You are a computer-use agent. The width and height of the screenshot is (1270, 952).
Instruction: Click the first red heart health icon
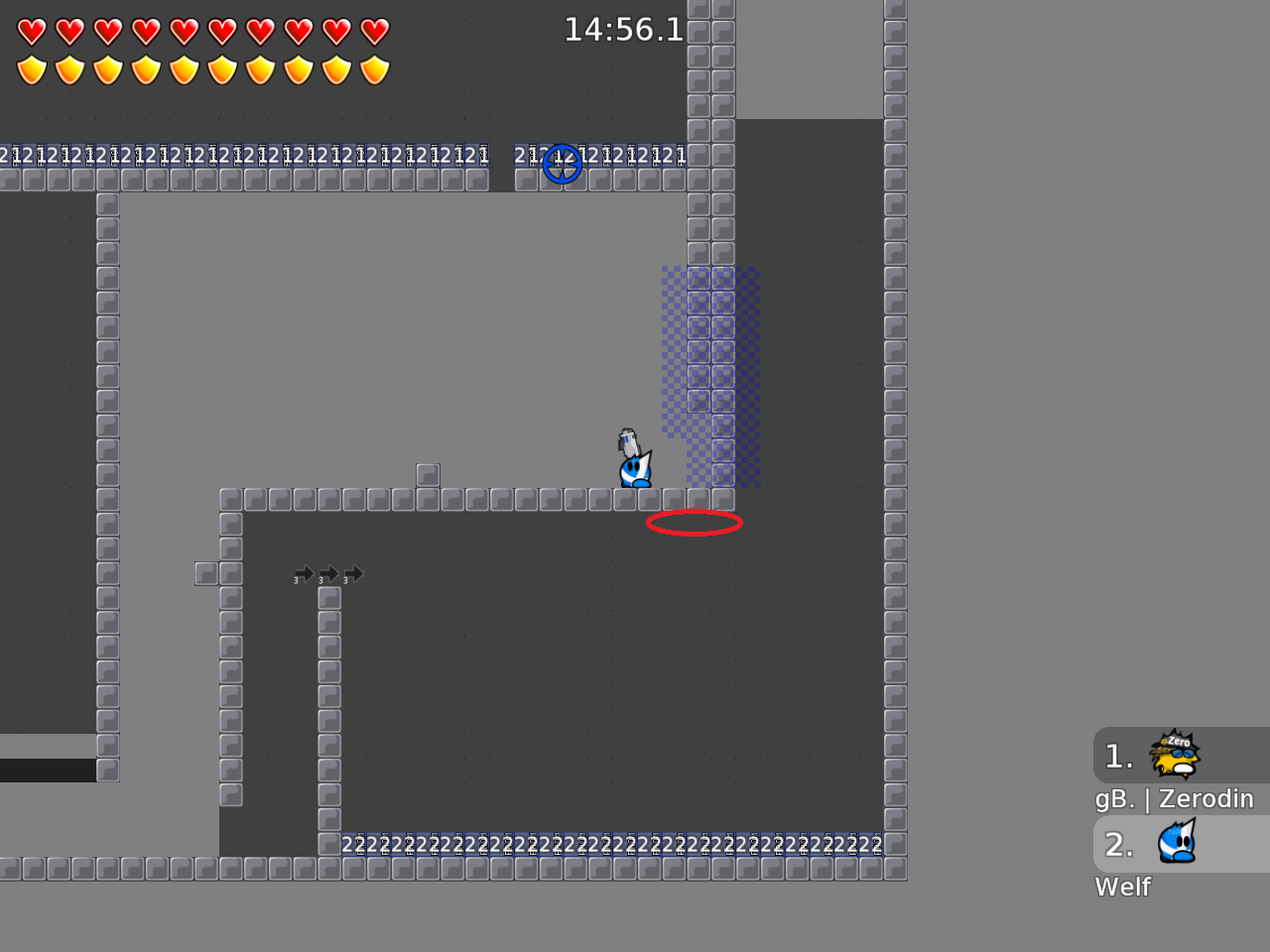(33, 31)
